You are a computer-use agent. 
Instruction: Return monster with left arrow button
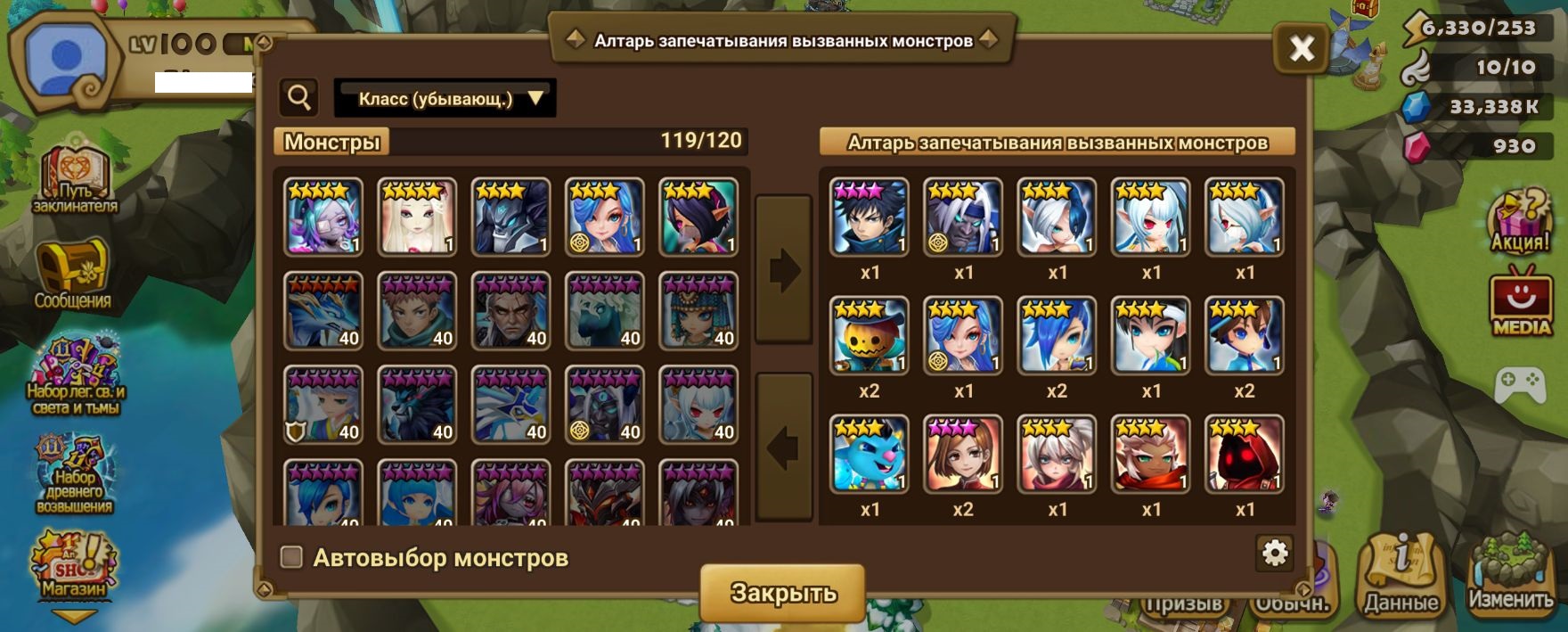[784, 447]
